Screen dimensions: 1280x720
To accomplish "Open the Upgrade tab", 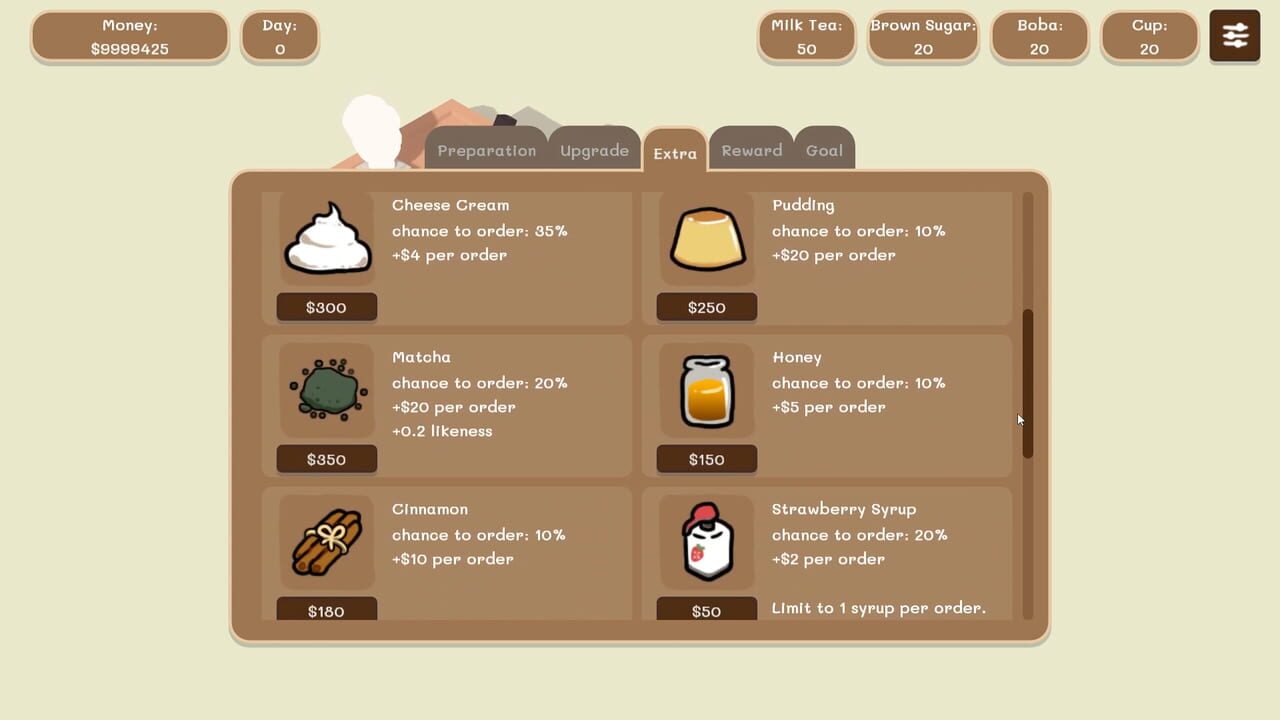I will [x=594, y=150].
